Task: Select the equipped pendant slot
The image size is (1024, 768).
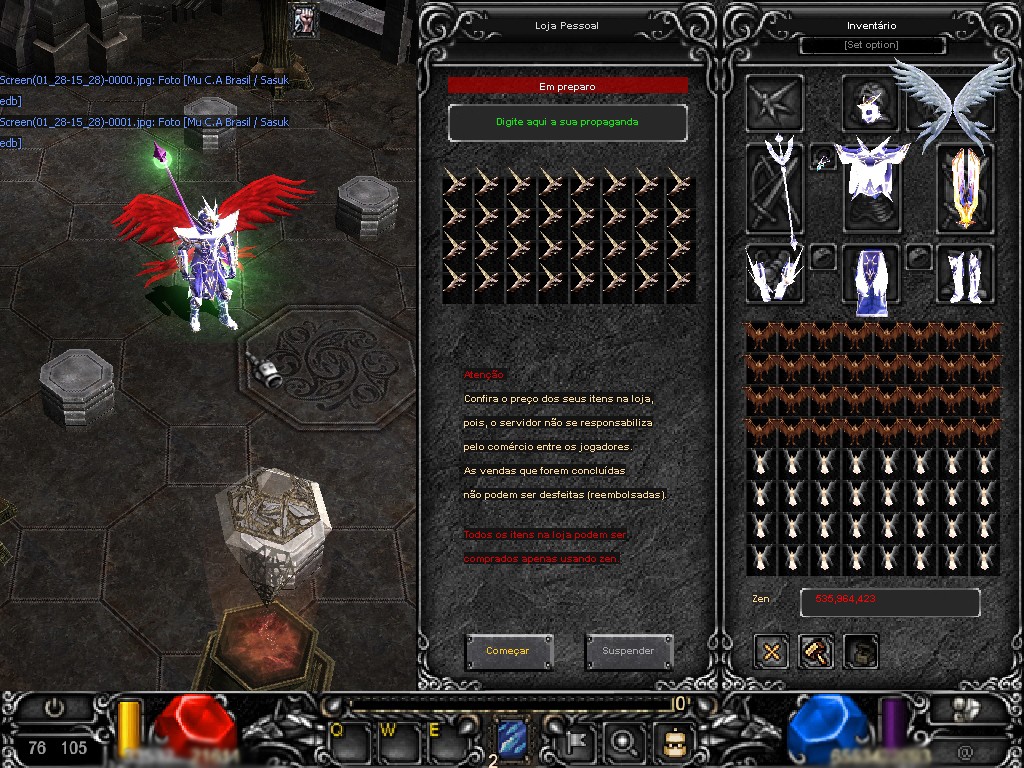Action: pos(822,159)
